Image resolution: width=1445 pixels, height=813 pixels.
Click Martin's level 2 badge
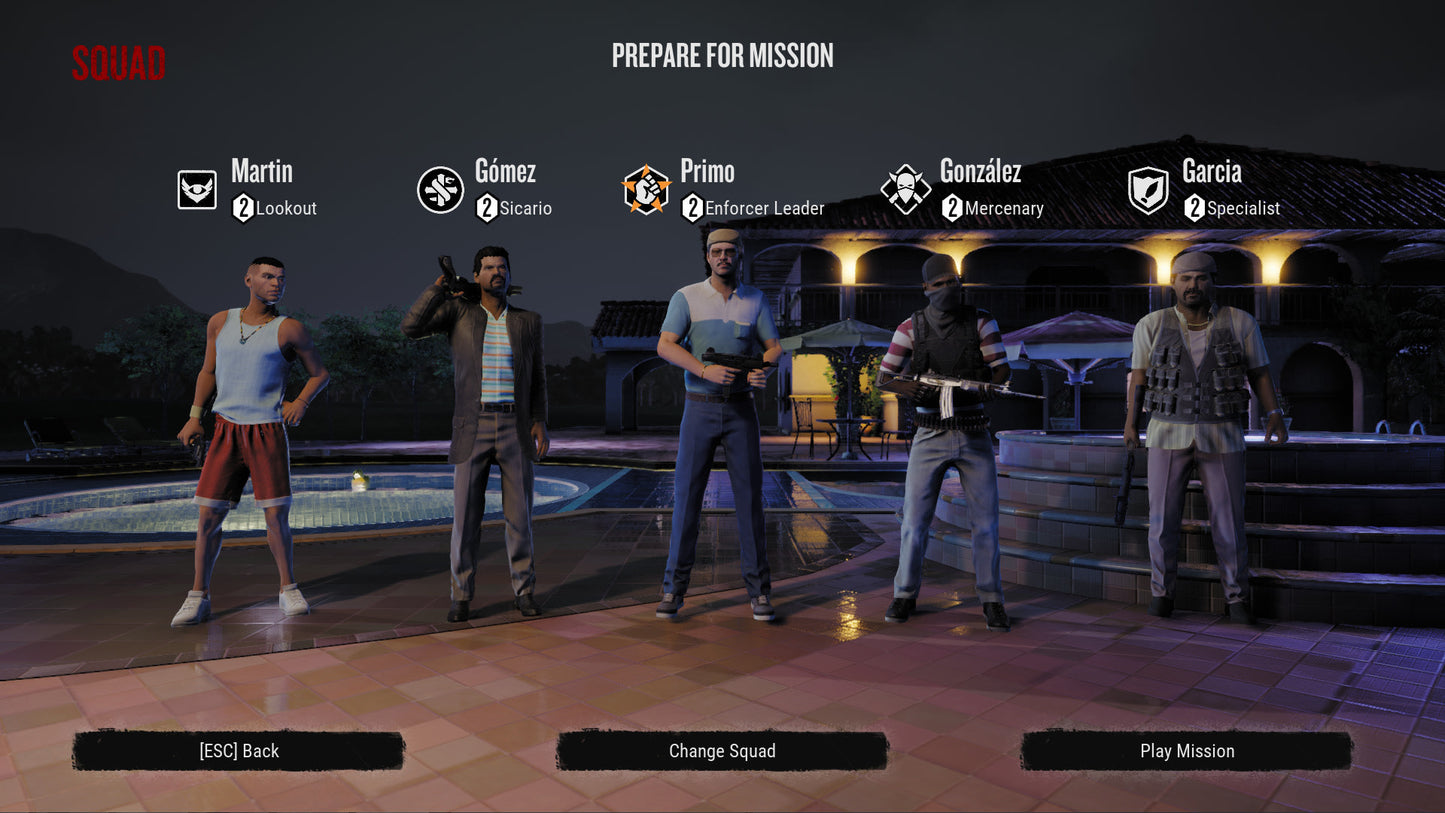click(243, 209)
